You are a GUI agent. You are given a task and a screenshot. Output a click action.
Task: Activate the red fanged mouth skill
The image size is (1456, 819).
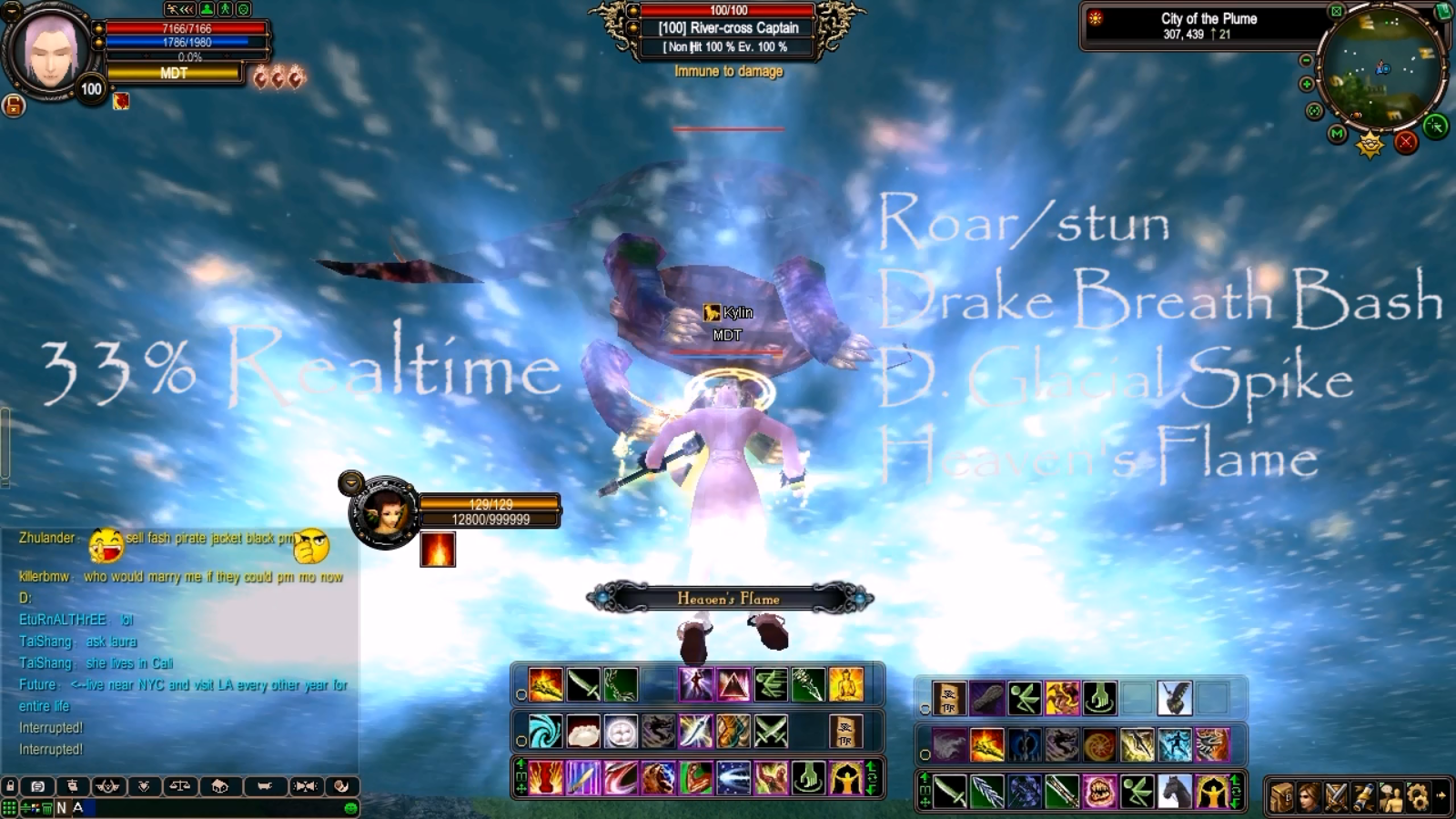[x=1099, y=791]
